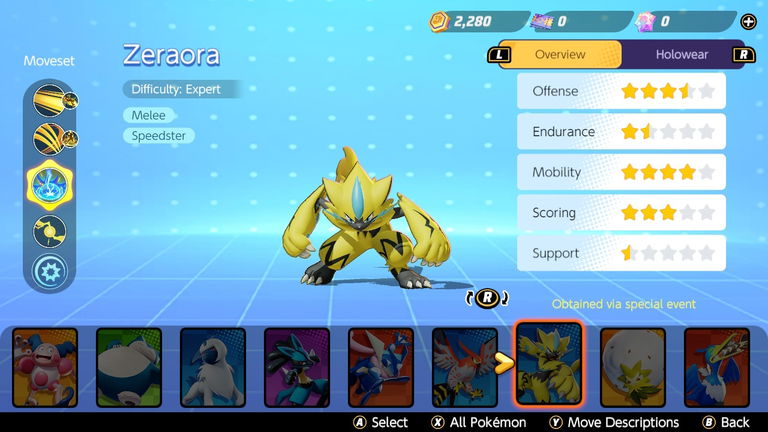View the yellow spark basic attack icon
The height and width of the screenshot is (432, 768).
tap(49, 231)
